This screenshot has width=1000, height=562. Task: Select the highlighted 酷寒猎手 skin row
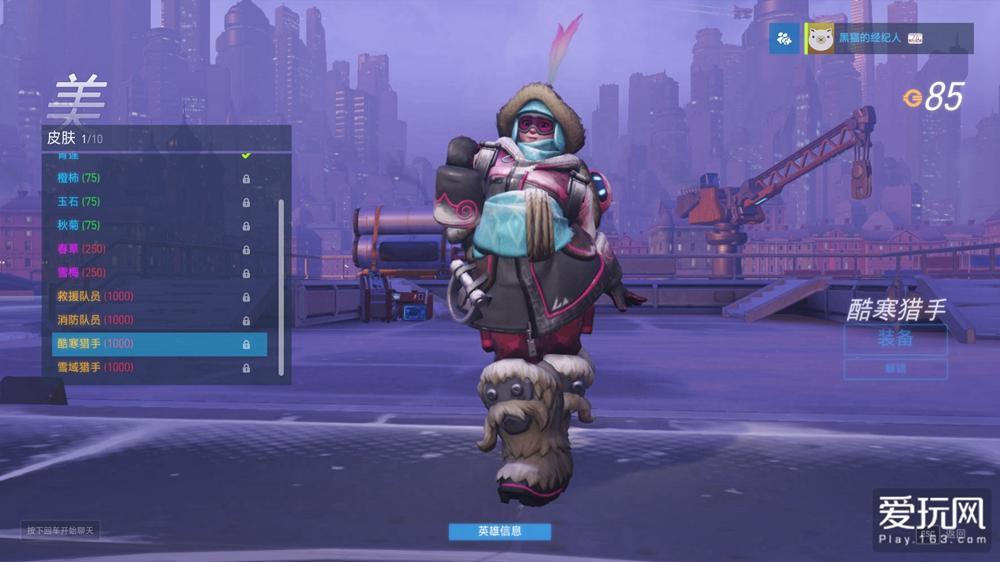click(x=159, y=344)
